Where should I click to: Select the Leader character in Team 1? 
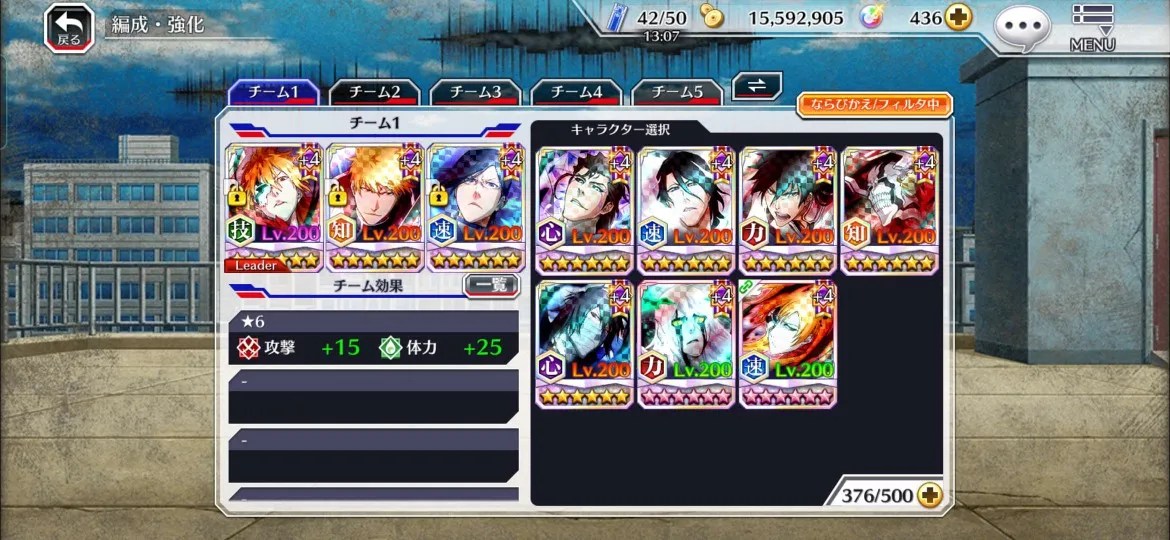[274, 208]
